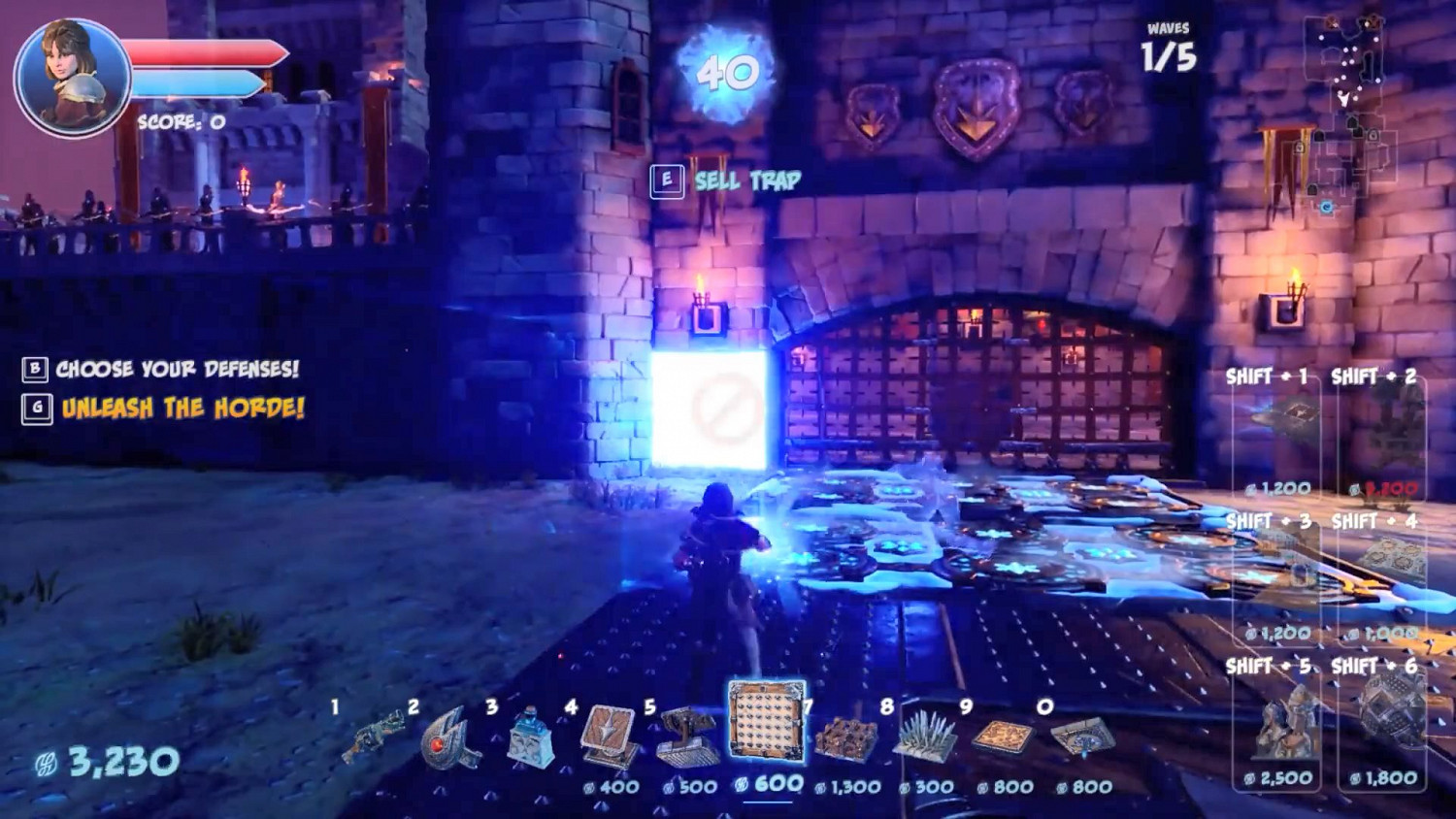The height and width of the screenshot is (819, 1456).
Task: Open Choose Your Defenses
Action: (x=180, y=369)
